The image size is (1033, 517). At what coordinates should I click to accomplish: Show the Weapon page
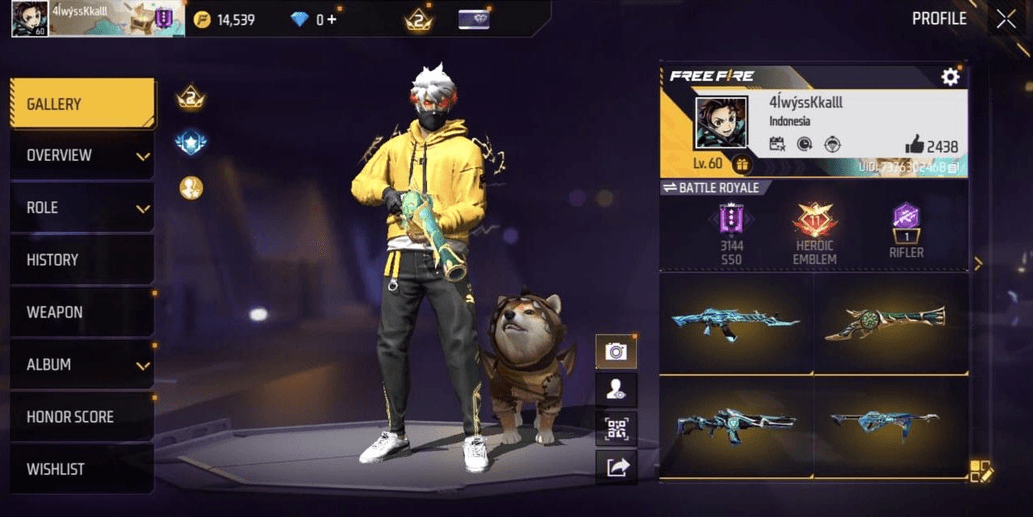coord(82,312)
